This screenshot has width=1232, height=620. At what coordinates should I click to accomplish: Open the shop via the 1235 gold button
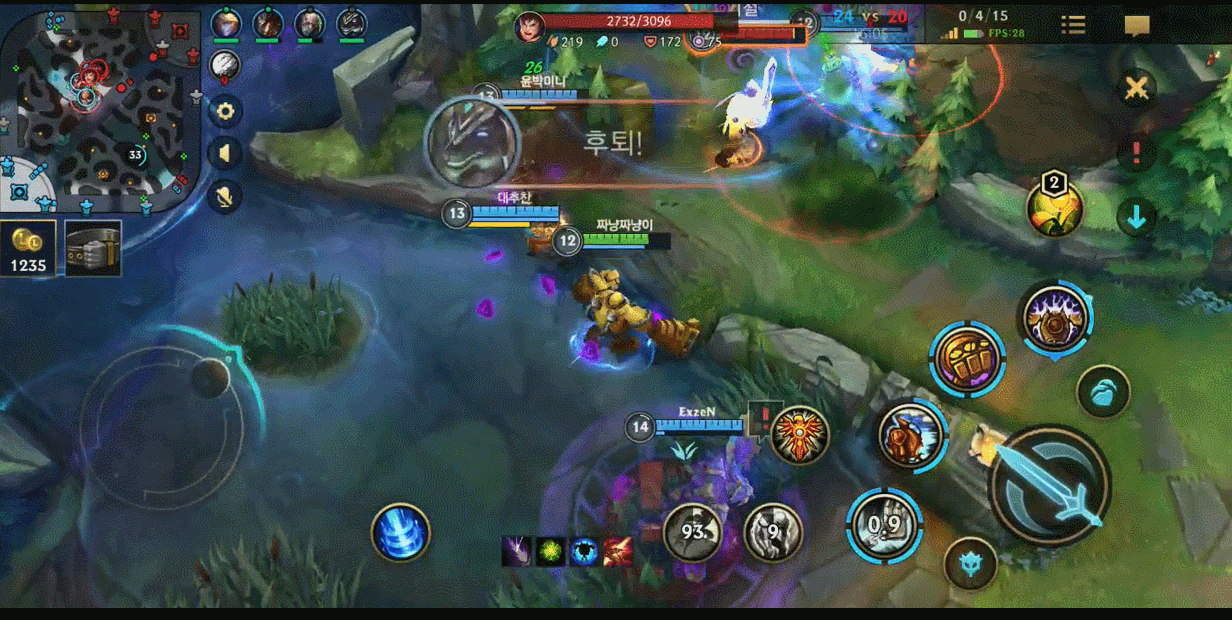tap(28, 248)
